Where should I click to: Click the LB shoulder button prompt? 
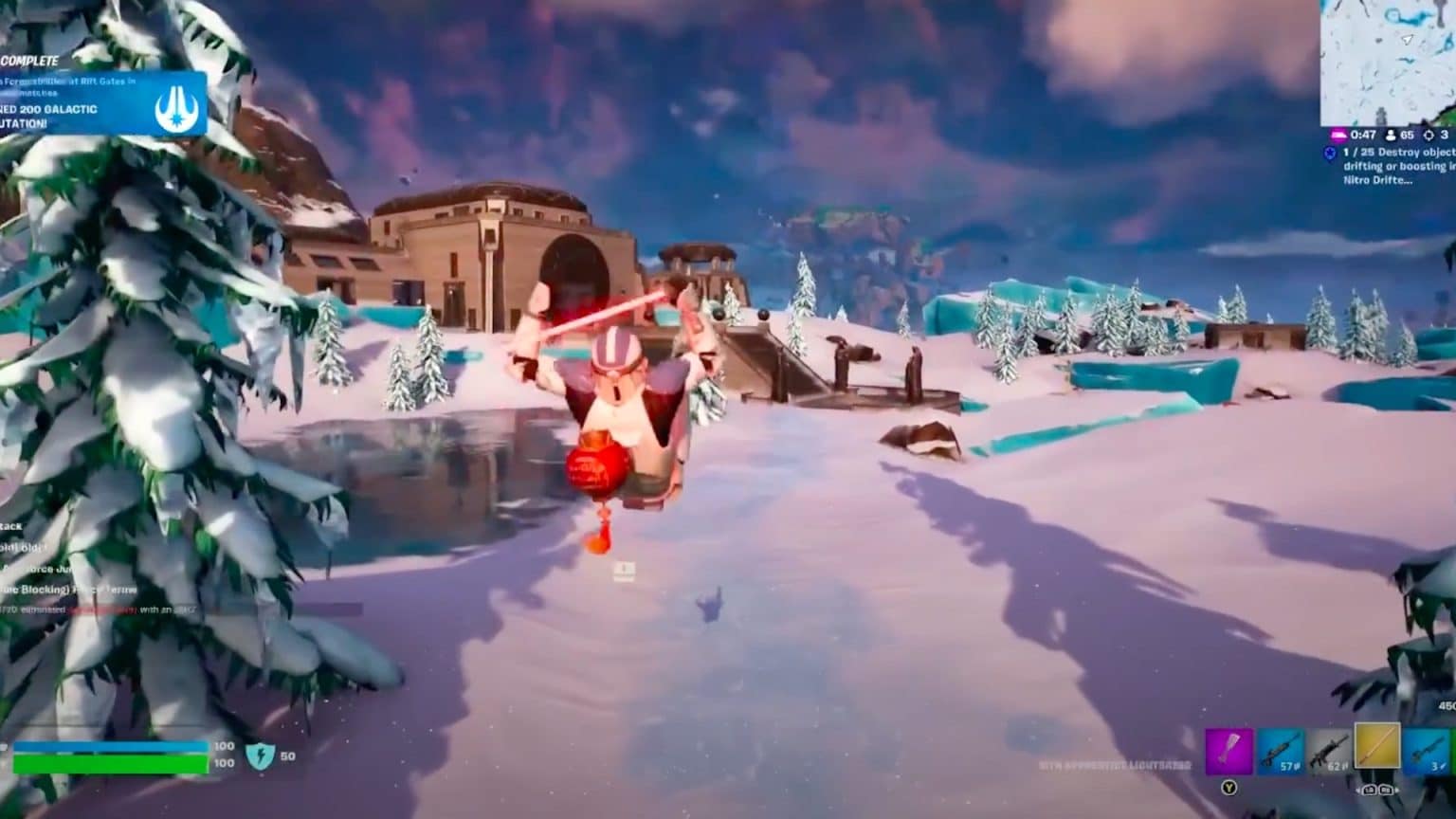click(x=1369, y=791)
